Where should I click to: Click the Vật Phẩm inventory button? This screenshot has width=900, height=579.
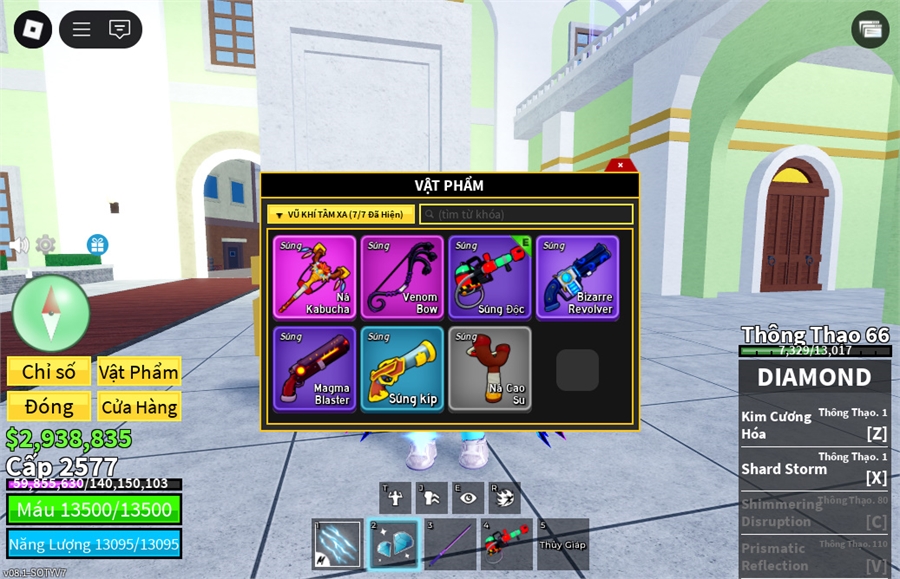click(x=139, y=372)
